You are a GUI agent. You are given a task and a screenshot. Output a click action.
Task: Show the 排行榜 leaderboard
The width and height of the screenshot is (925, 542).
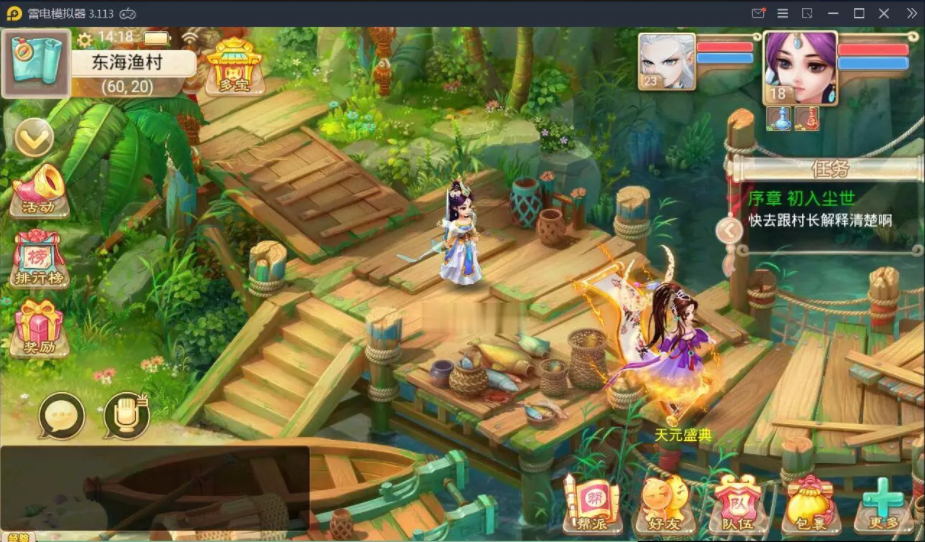[x=39, y=261]
